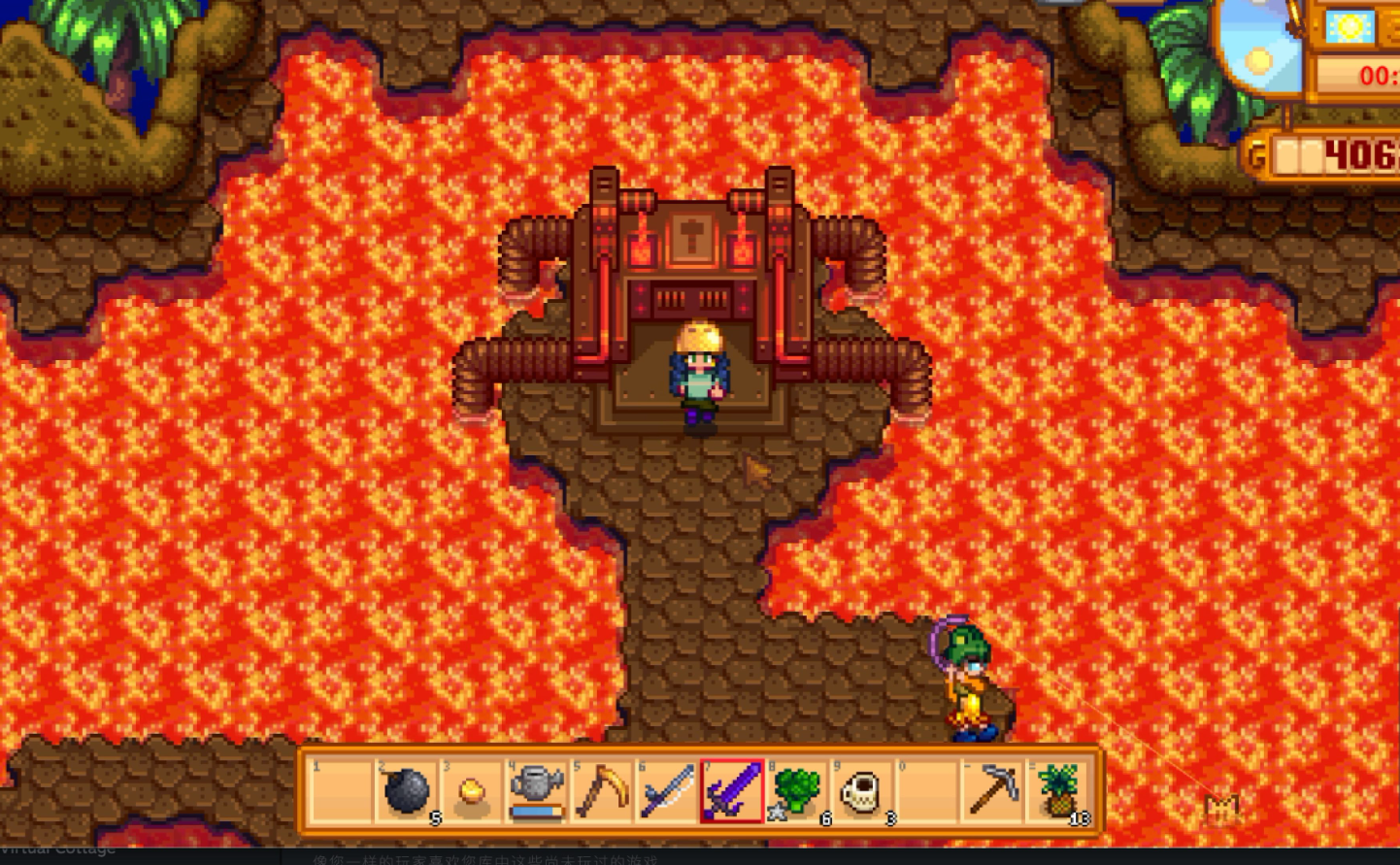The height and width of the screenshot is (865, 1400).
Task: Choose the golden scythe slot
Action: click(602, 790)
